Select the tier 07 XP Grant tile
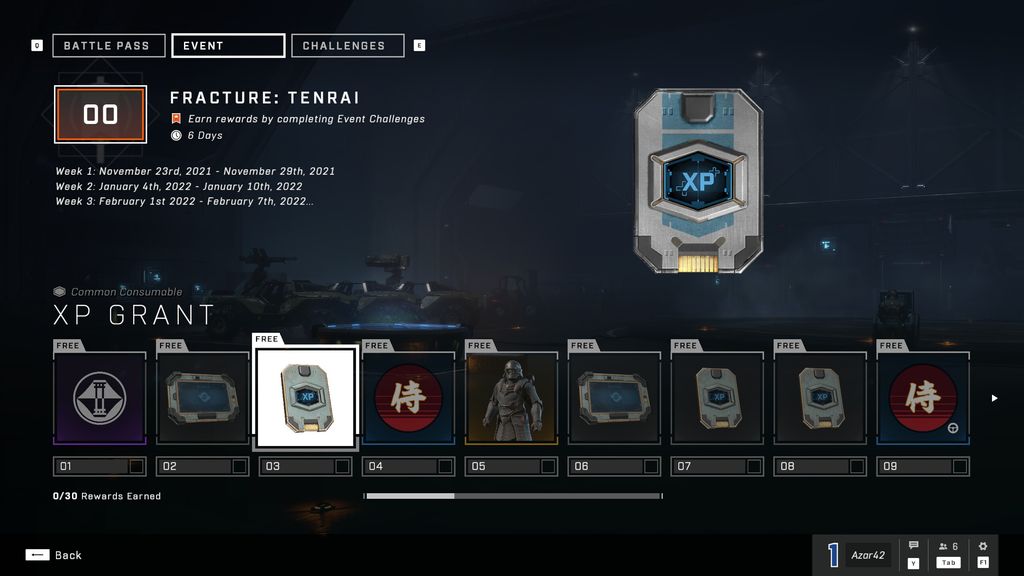The height and width of the screenshot is (576, 1024). (717, 398)
